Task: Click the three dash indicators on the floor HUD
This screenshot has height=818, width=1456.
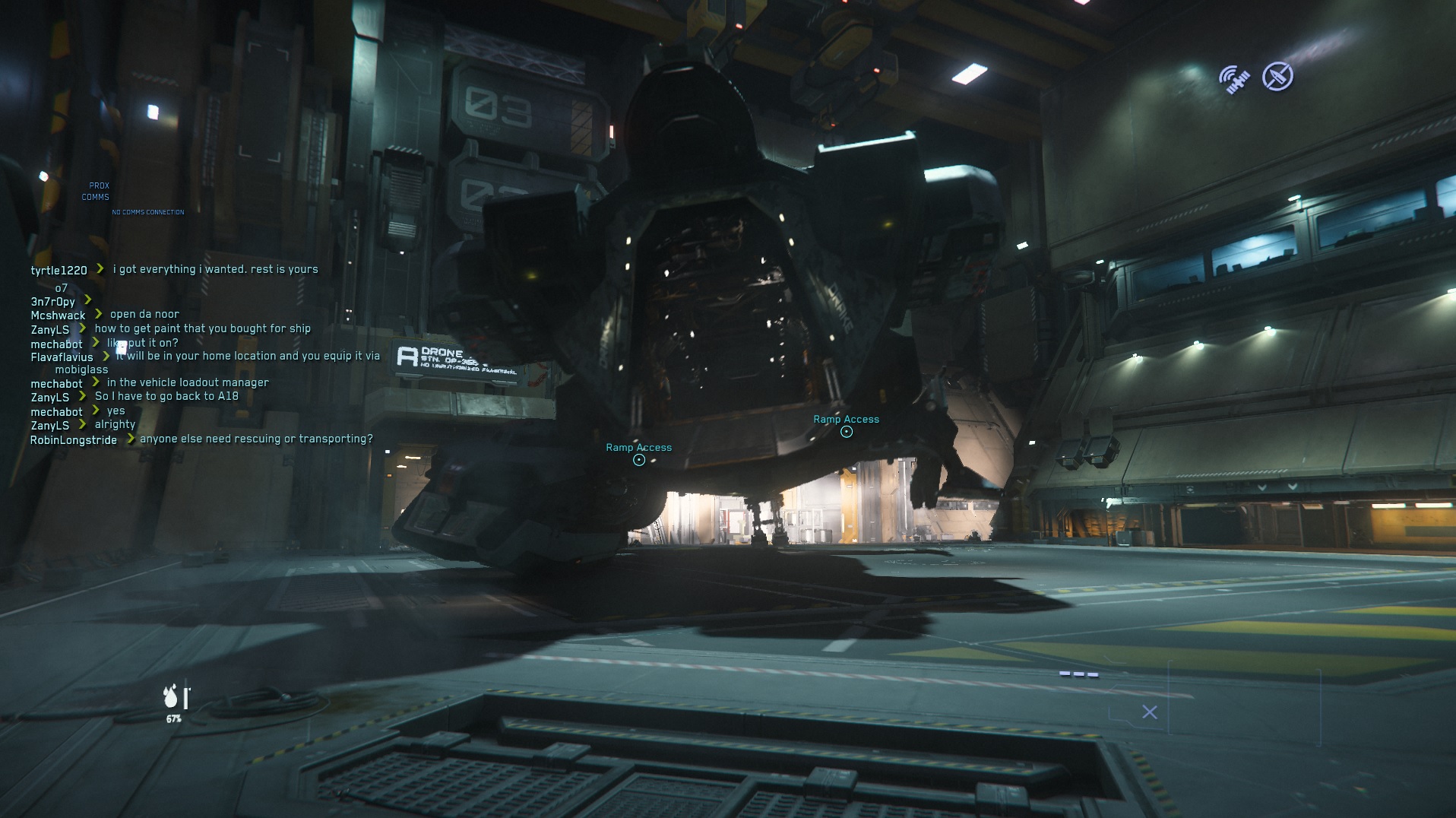Action: pyautogui.click(x=1078, y=673)
